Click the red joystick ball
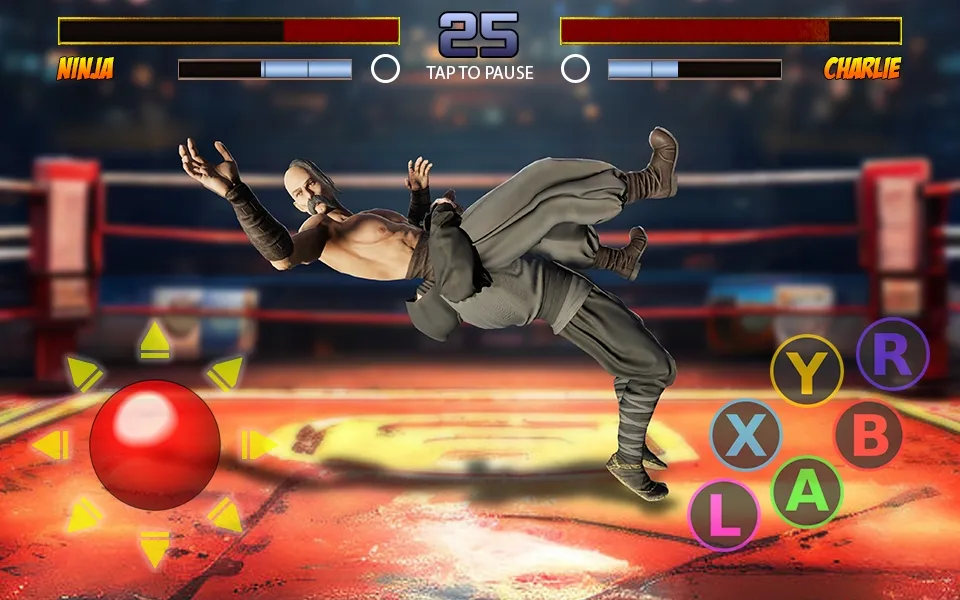This screenshot has width=960, height=600. [155, 445]
